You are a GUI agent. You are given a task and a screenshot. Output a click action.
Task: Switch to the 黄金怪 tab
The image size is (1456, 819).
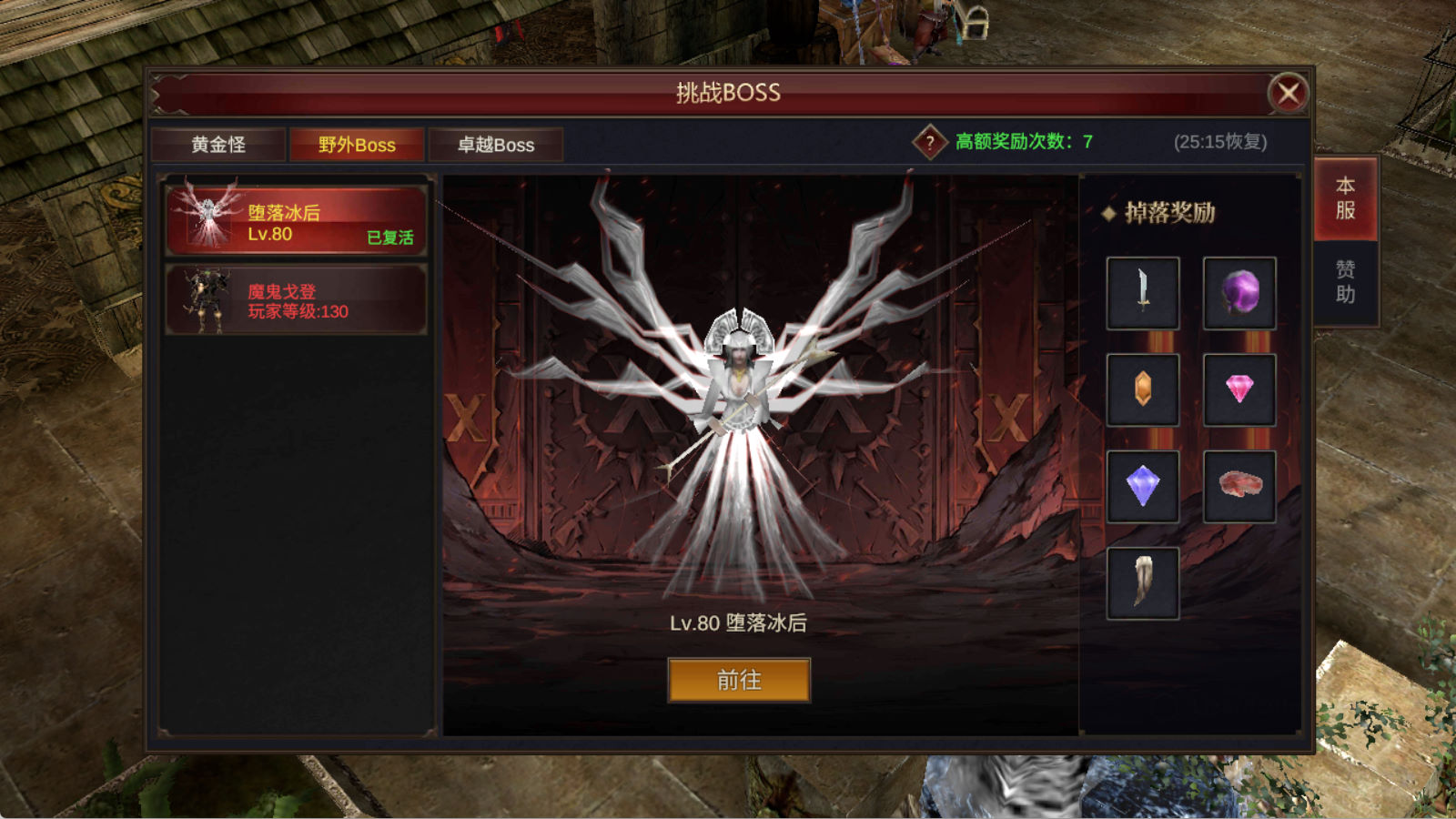click(x=218, y=145)
